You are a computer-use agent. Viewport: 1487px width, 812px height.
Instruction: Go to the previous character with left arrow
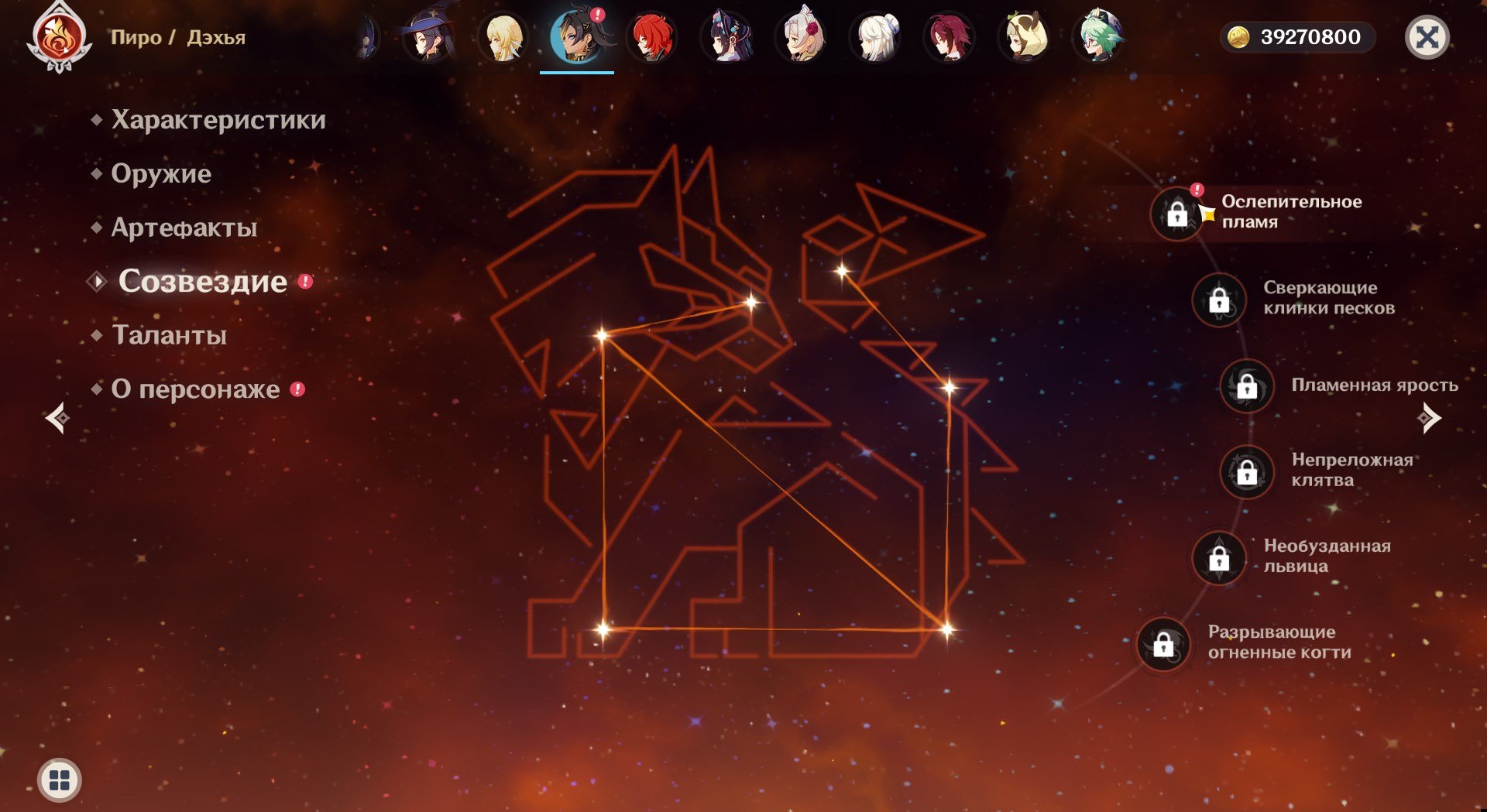pos(57,418)
